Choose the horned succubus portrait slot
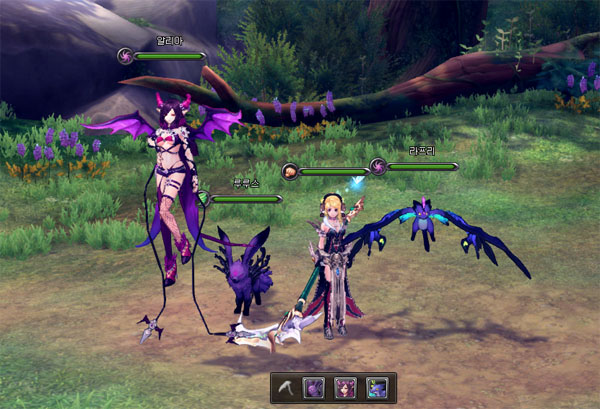The image size is (600, 409). (346, 388)
